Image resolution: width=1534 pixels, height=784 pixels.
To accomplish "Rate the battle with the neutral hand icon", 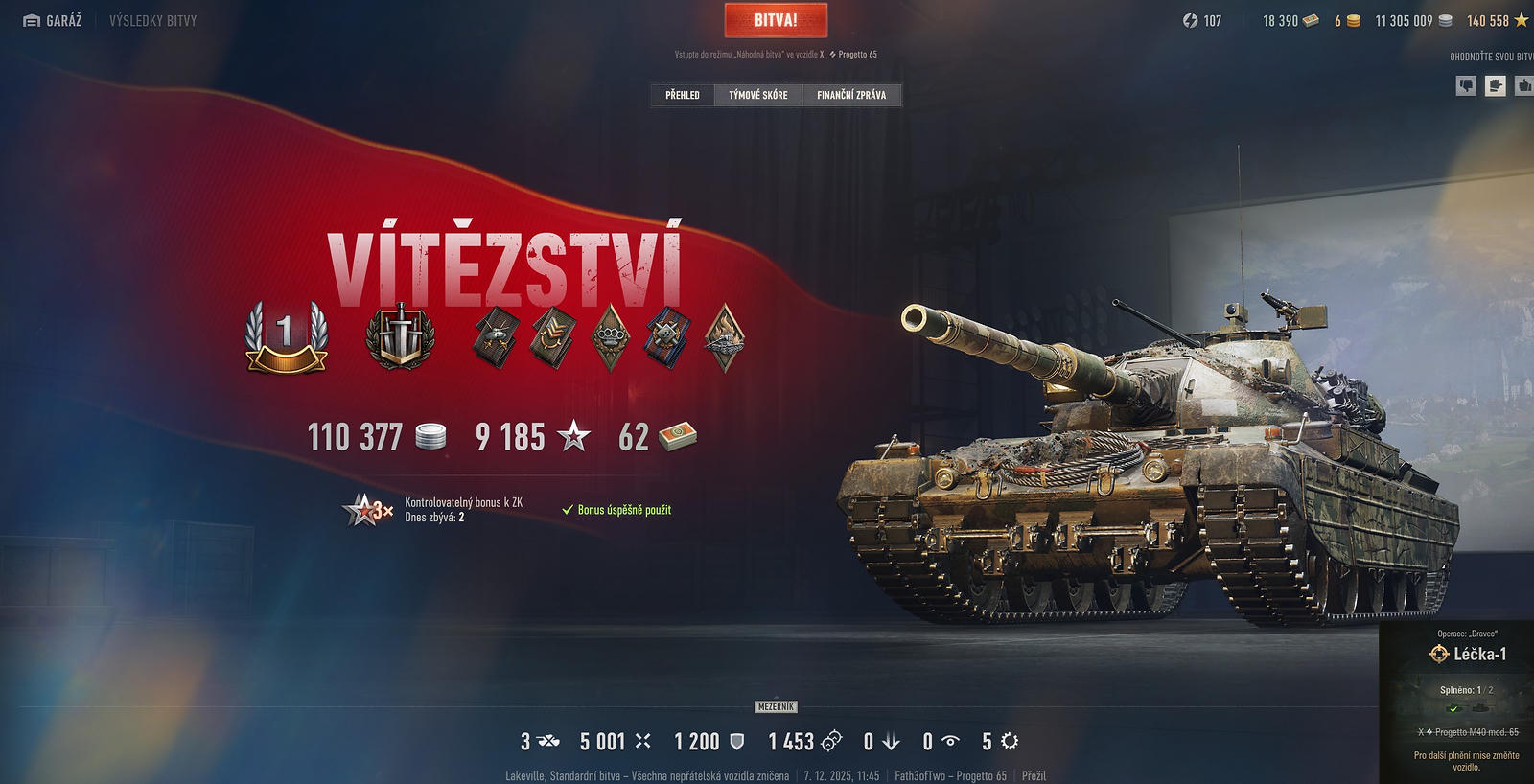I will pyautogui.click(x=1495, y=85).
